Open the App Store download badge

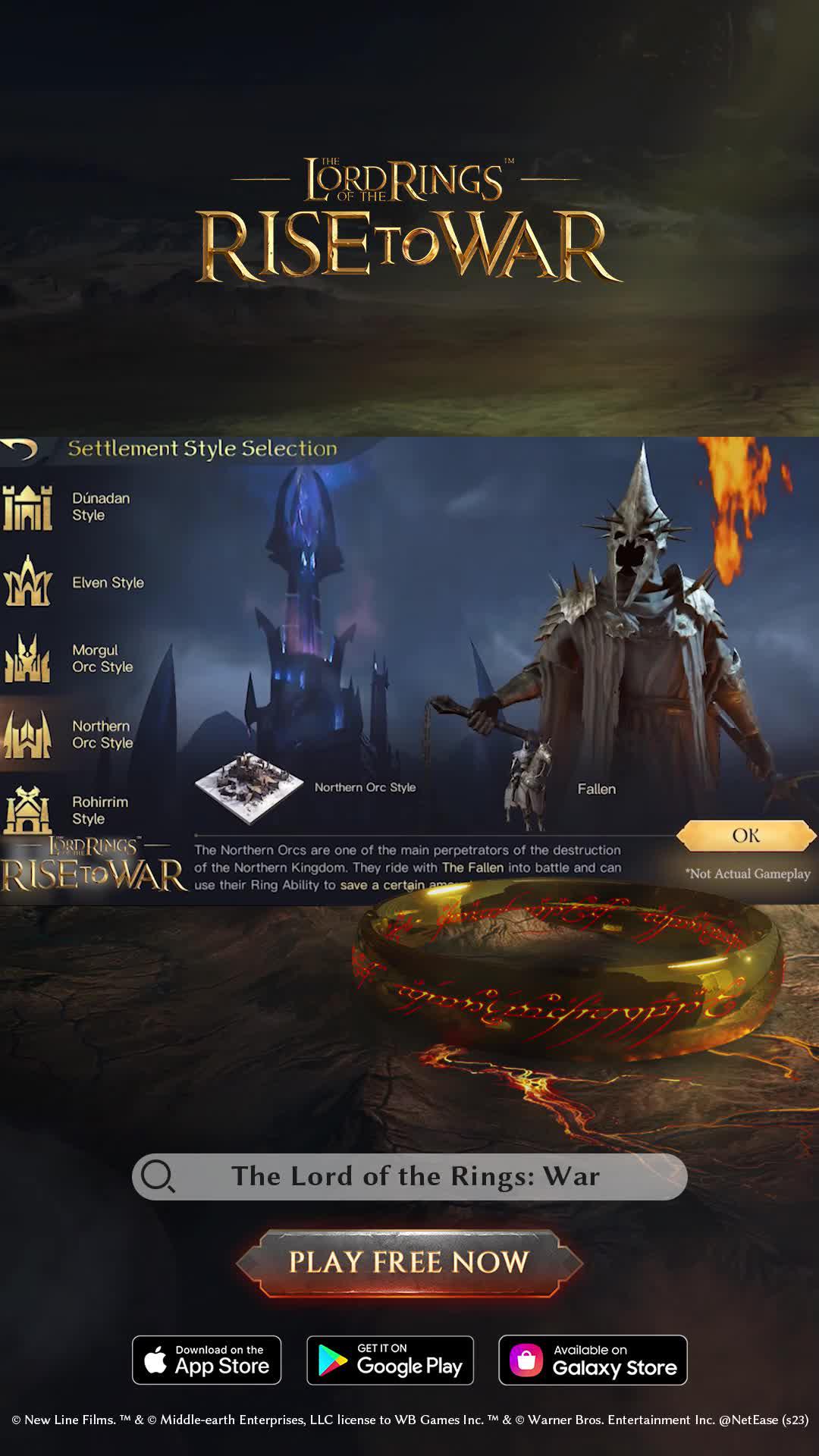coord(206,1360)
